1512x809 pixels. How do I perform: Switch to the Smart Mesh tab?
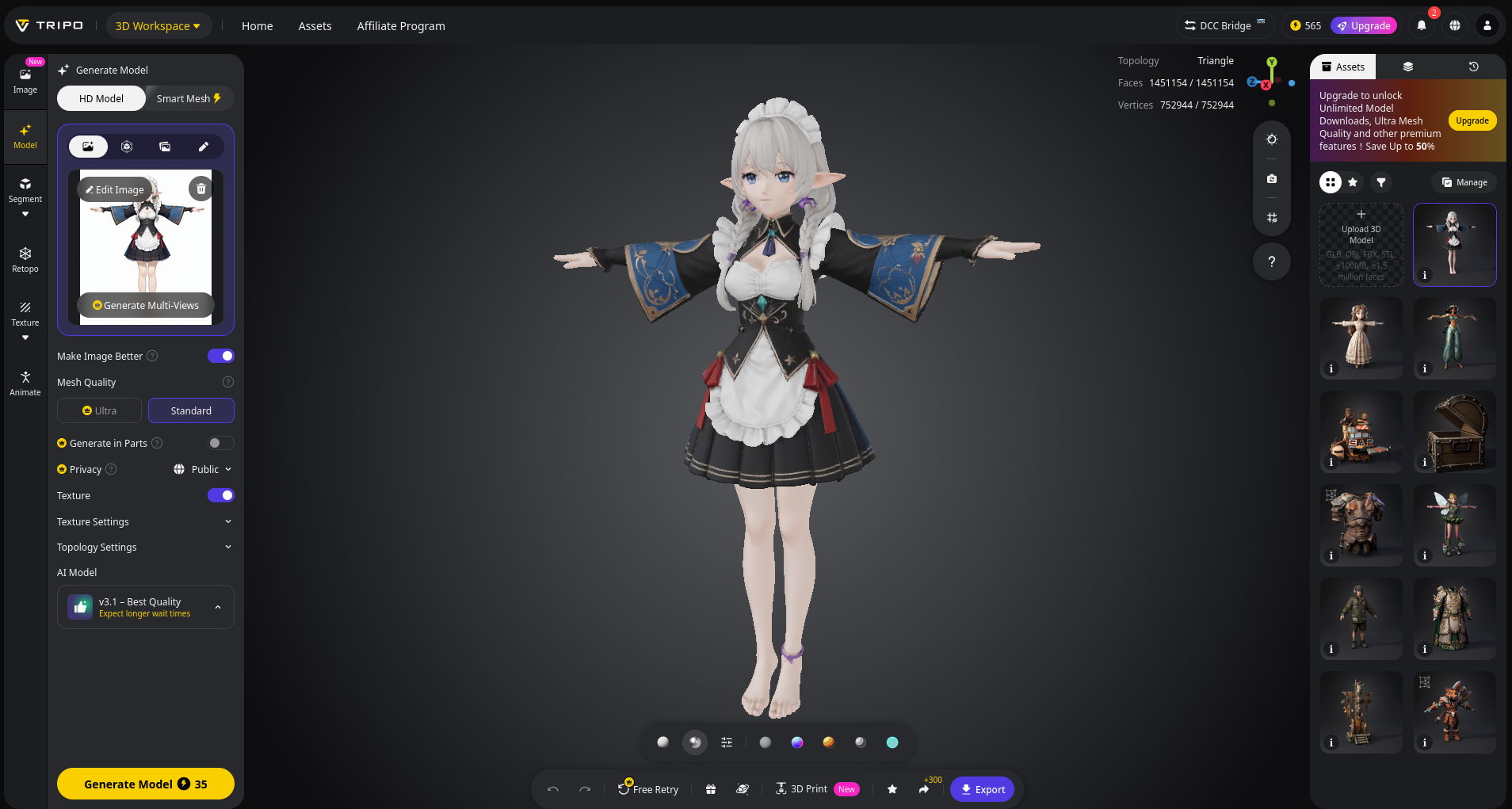click(188, 97)
